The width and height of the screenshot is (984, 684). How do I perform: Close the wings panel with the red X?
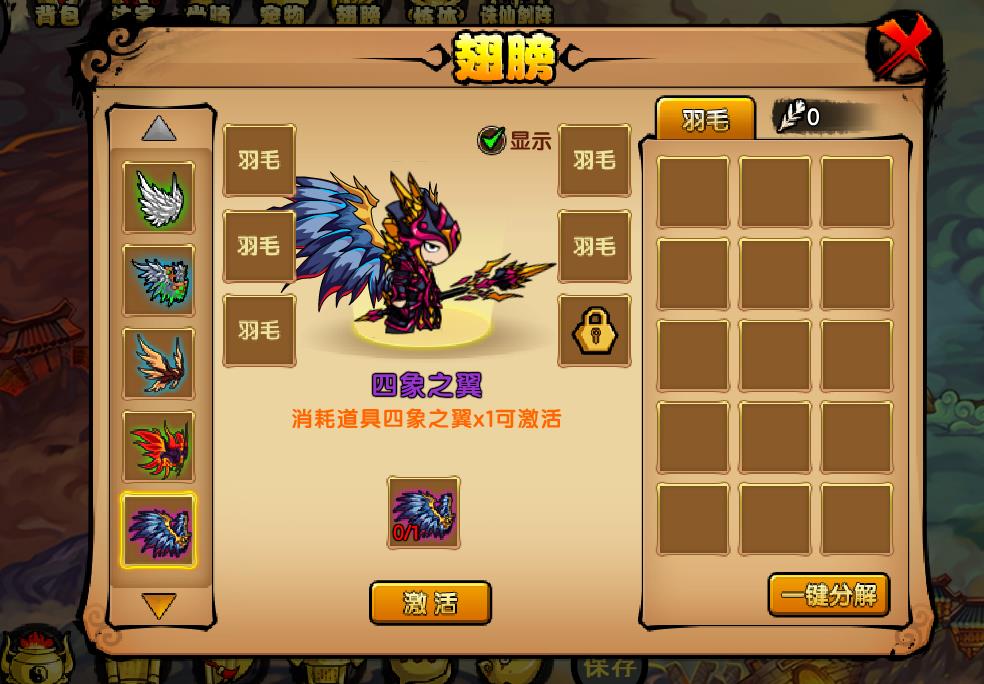click(x=905, y=48)
